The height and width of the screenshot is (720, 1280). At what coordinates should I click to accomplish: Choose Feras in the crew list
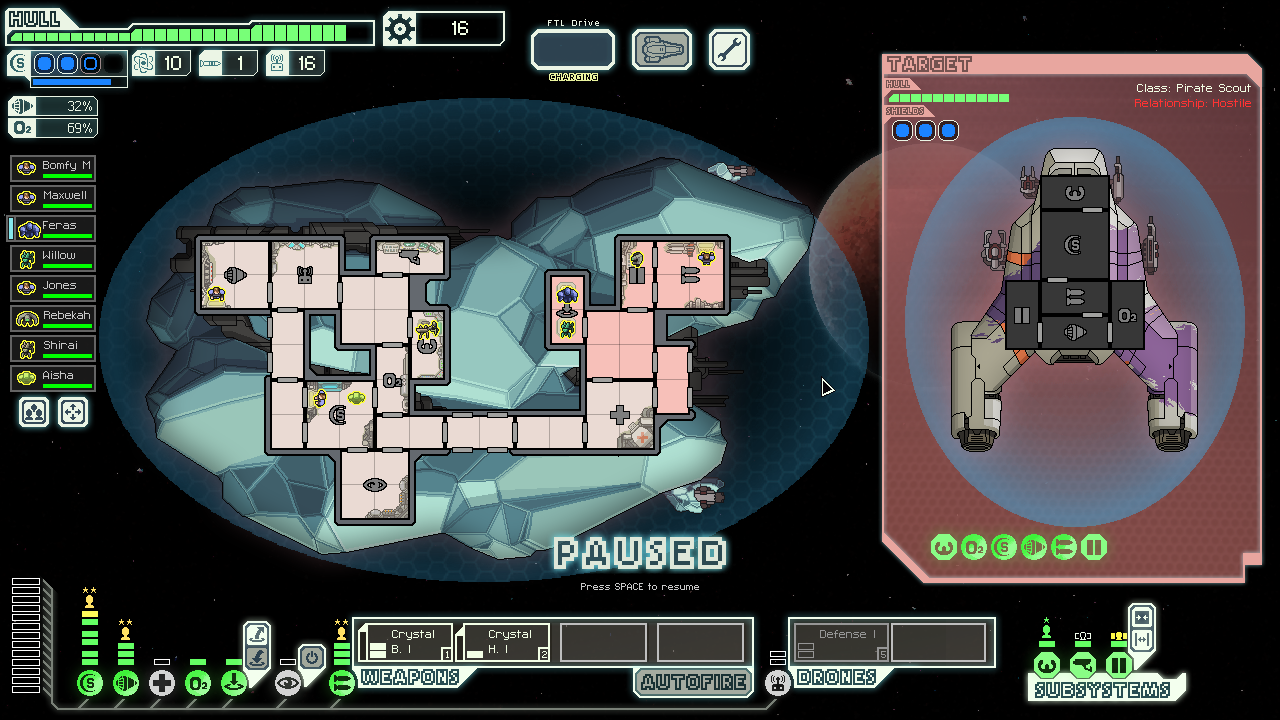pyautogui.click(x=53, y=228)
